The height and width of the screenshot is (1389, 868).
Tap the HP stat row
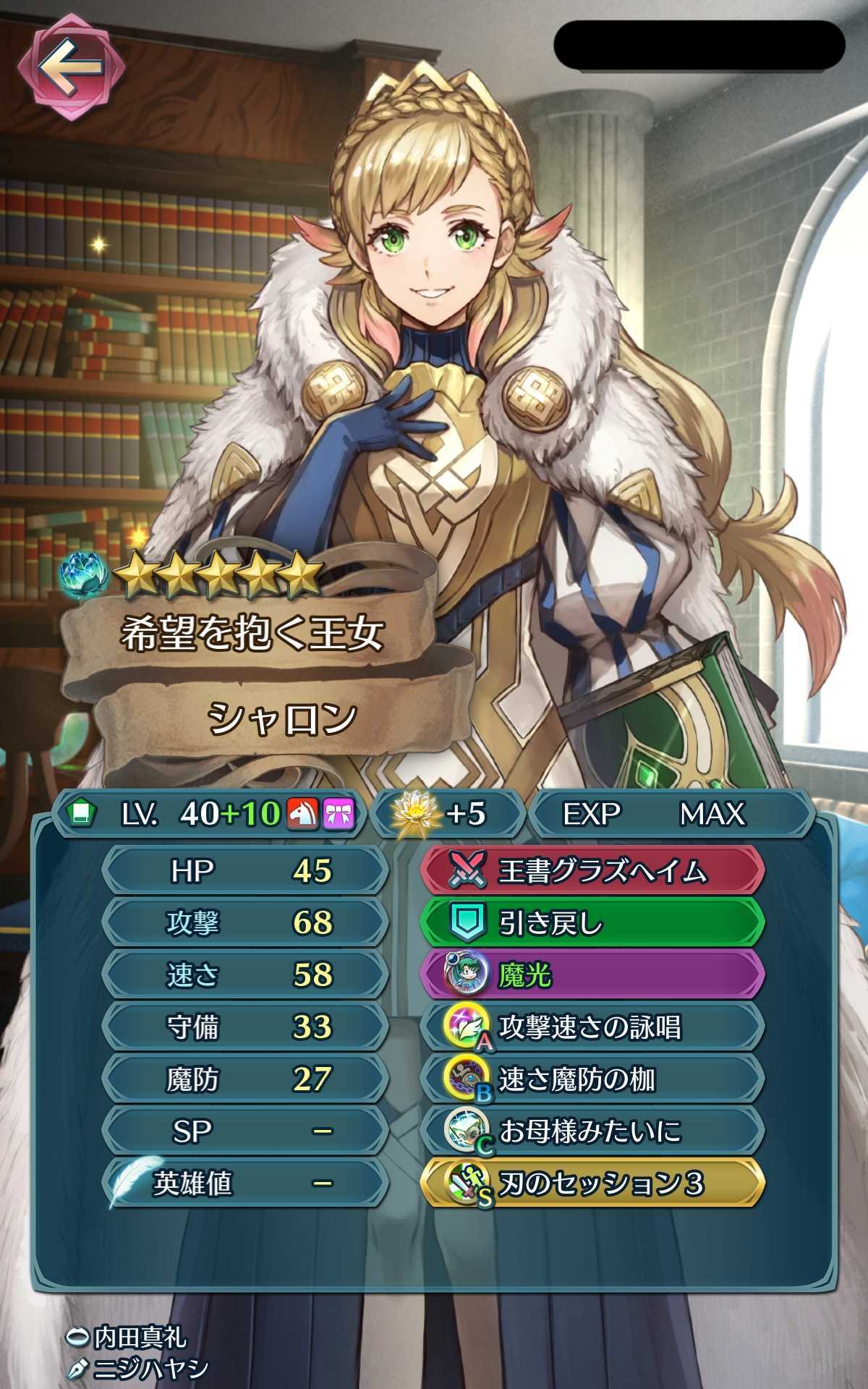tap(244, 871)
